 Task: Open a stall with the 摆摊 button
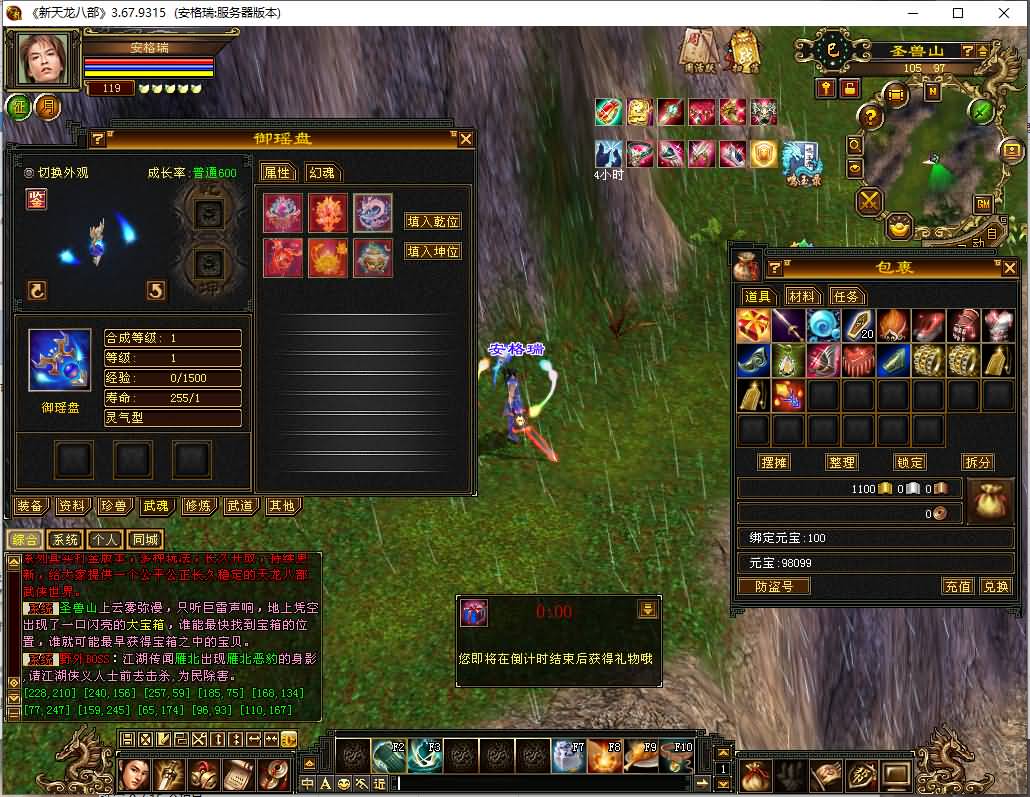(774, 462)
